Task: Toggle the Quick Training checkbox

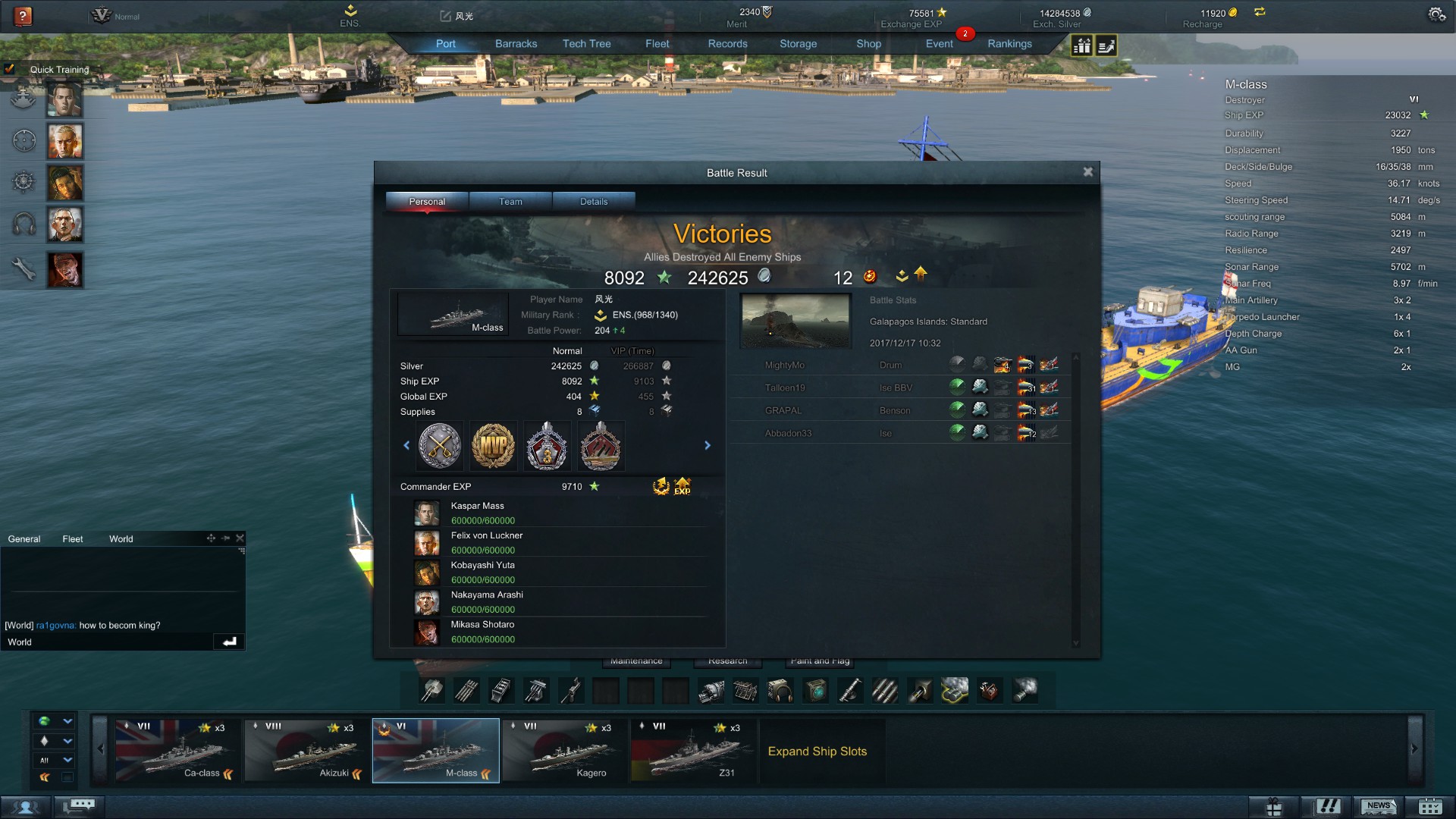Action: [11, 69]
